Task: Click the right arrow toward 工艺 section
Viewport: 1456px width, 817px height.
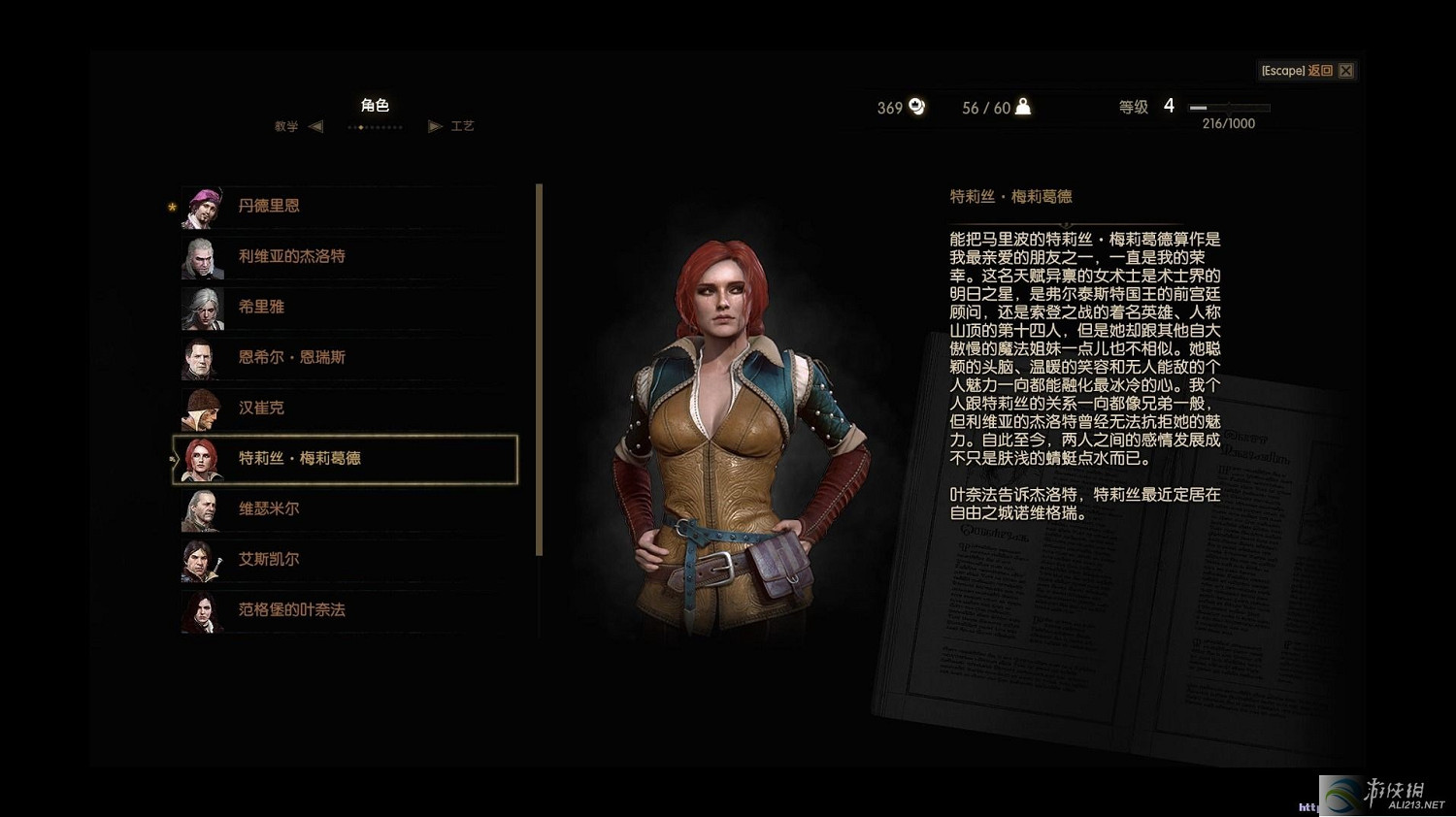Action: coord(434,126)
